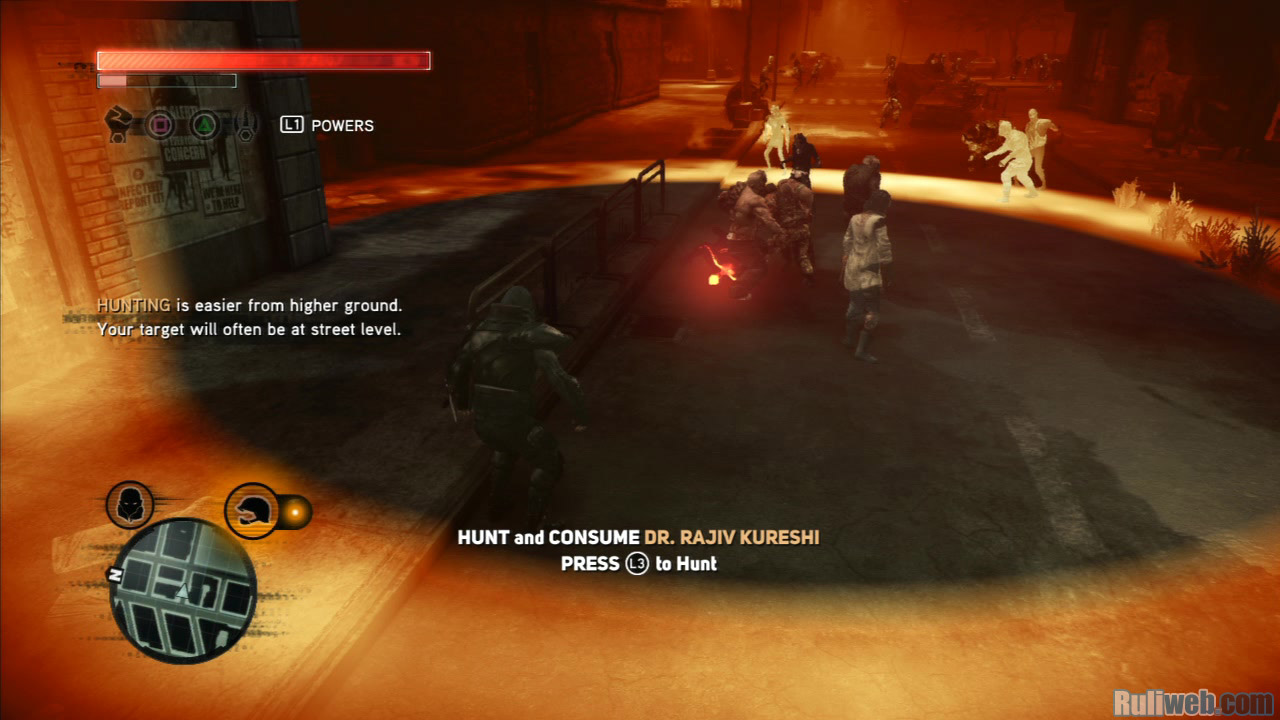Open the circular street minimap
Screen dimensions: 1280x720
(x=183, y=592)
